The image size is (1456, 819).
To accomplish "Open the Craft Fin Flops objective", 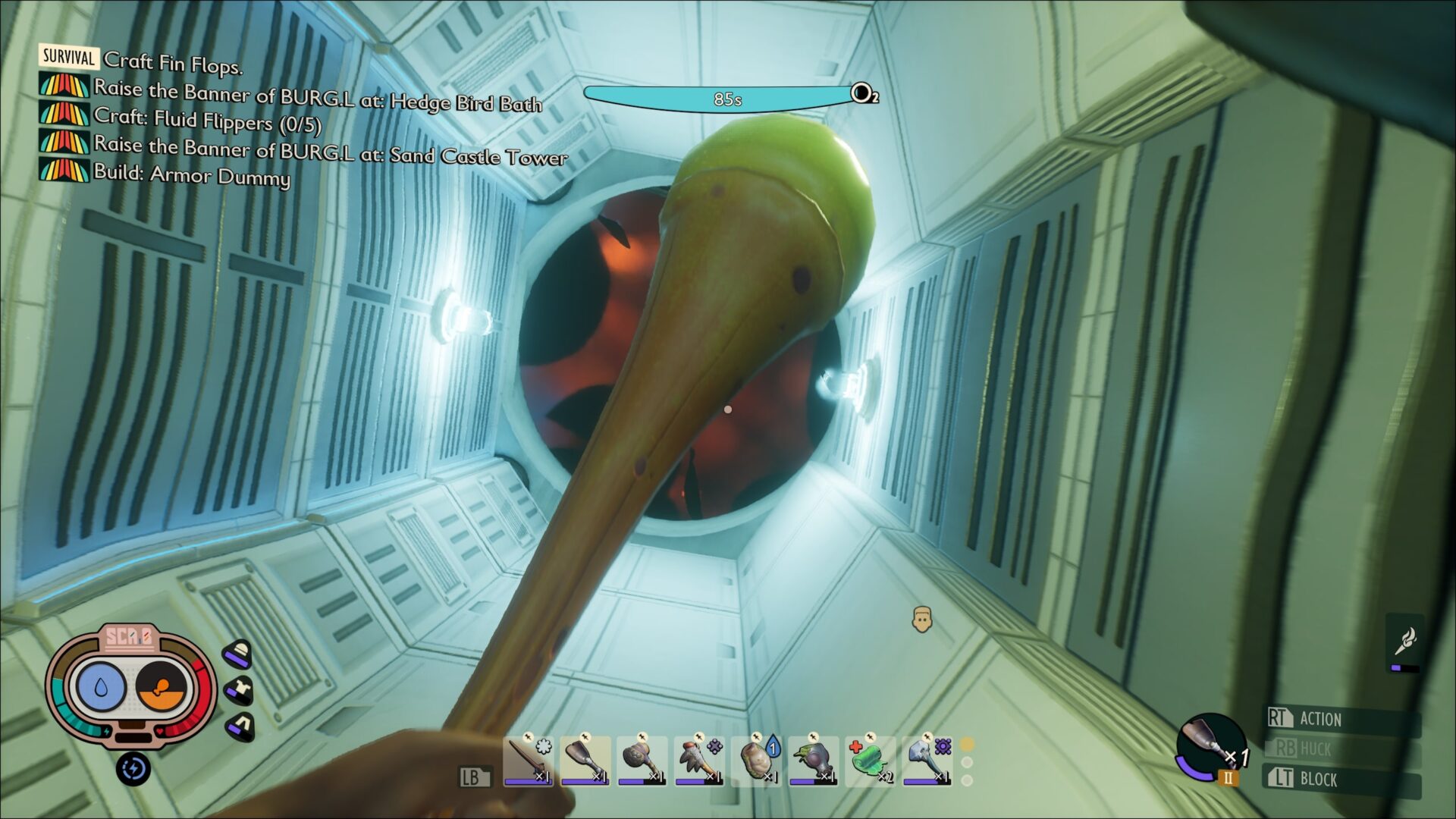I will click(173, 62).
